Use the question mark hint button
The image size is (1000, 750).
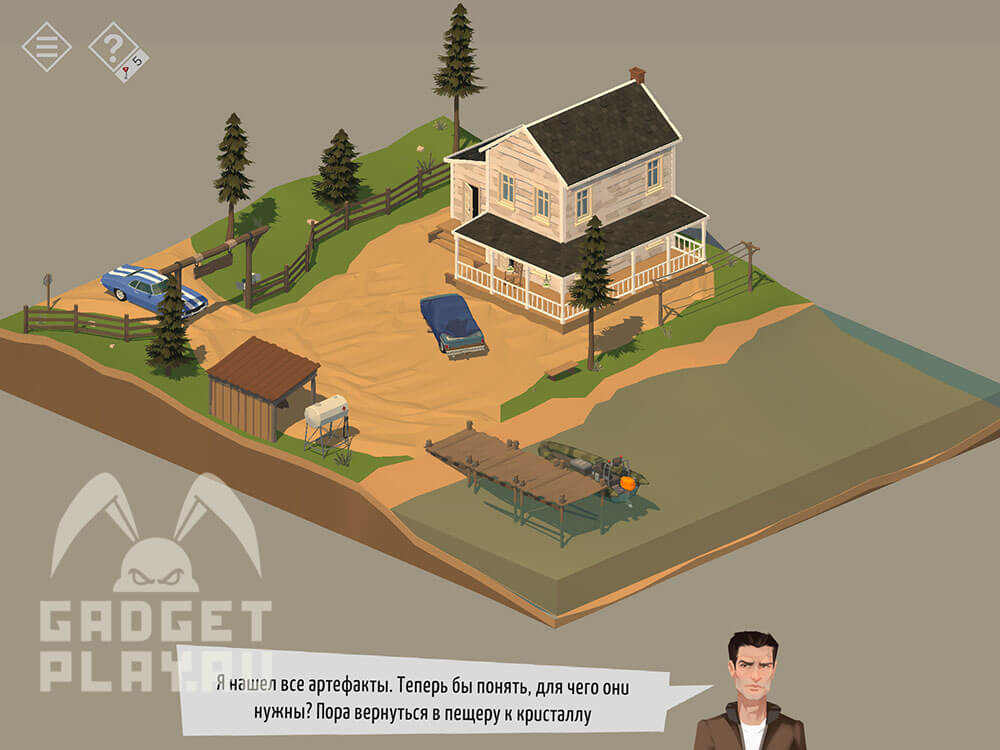coord(115,46)
